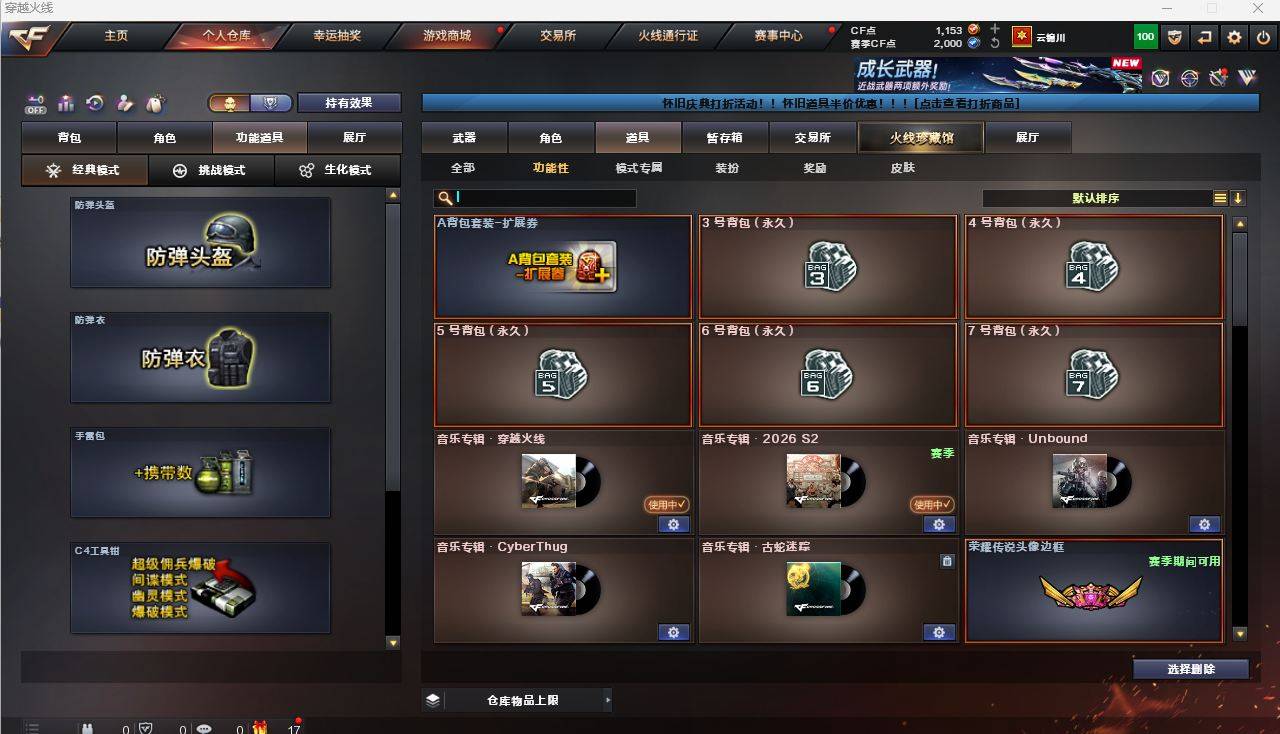Click the power/exit icon at top right
The height and width of the screenshot is (734, 1280).
point(1263,36)
